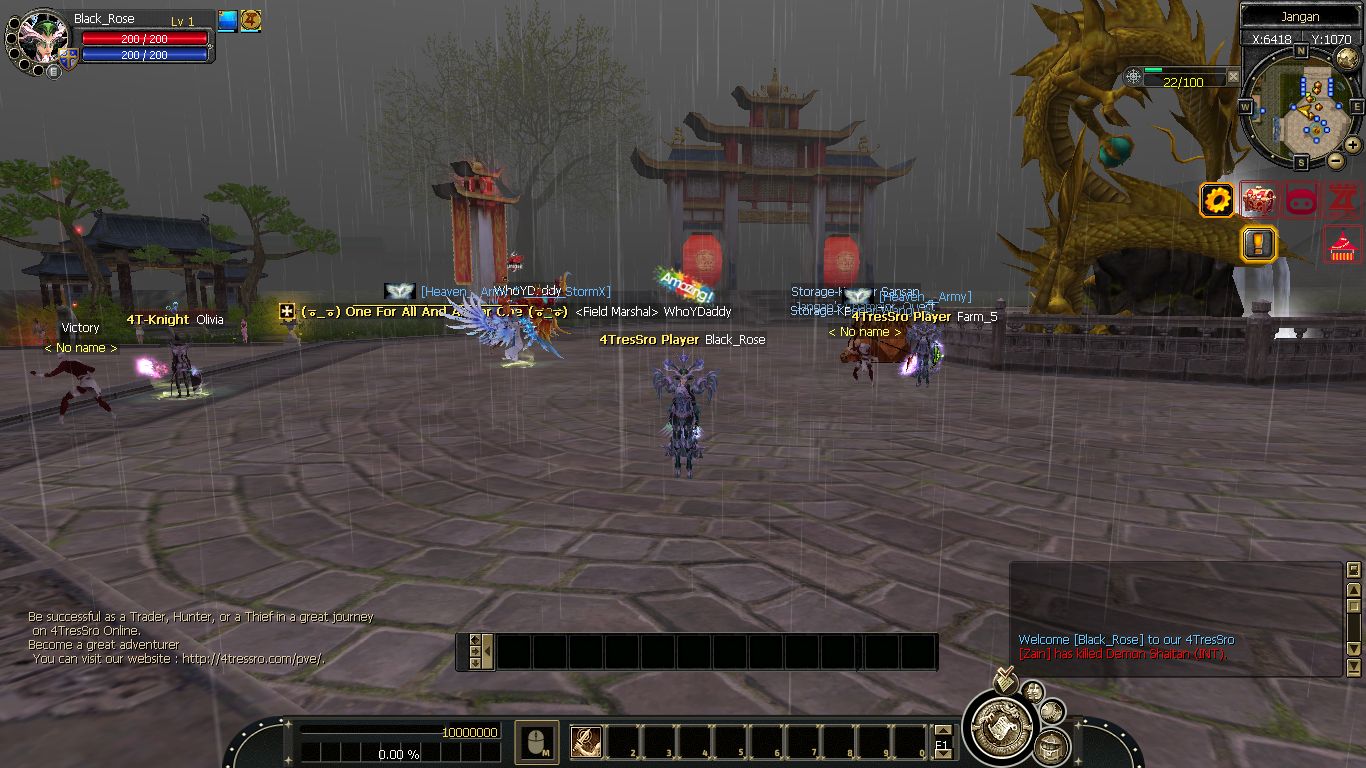1366x768 pixels.
Task: Toggle the mouse mode button on the hotbar
Action: [537, 741]
